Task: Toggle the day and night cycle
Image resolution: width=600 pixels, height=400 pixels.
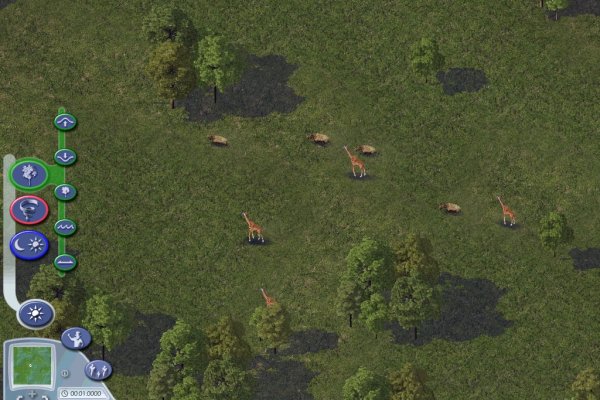Action: (x=29, y=245)
